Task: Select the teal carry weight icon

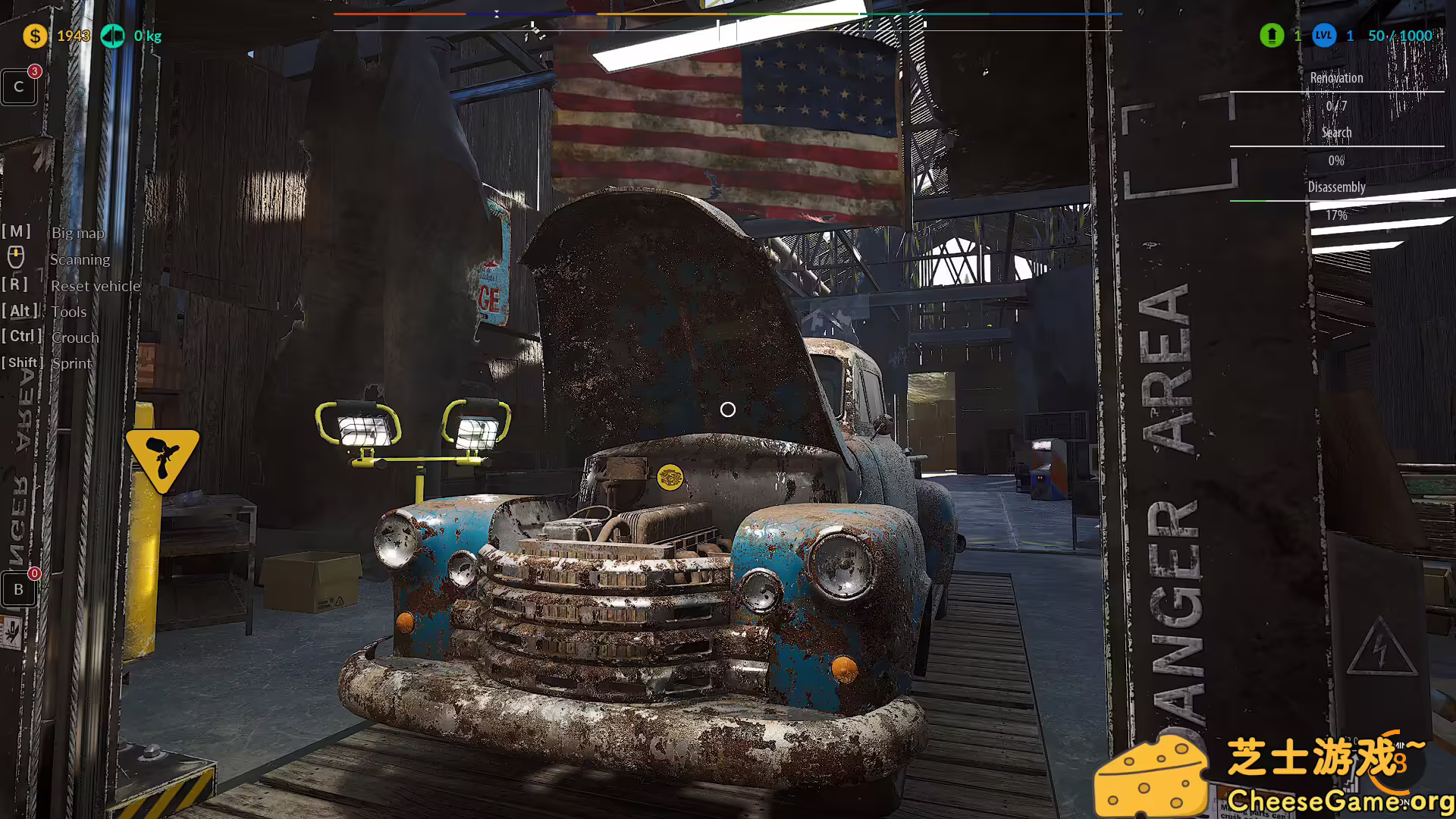Action: coord(113,36)
